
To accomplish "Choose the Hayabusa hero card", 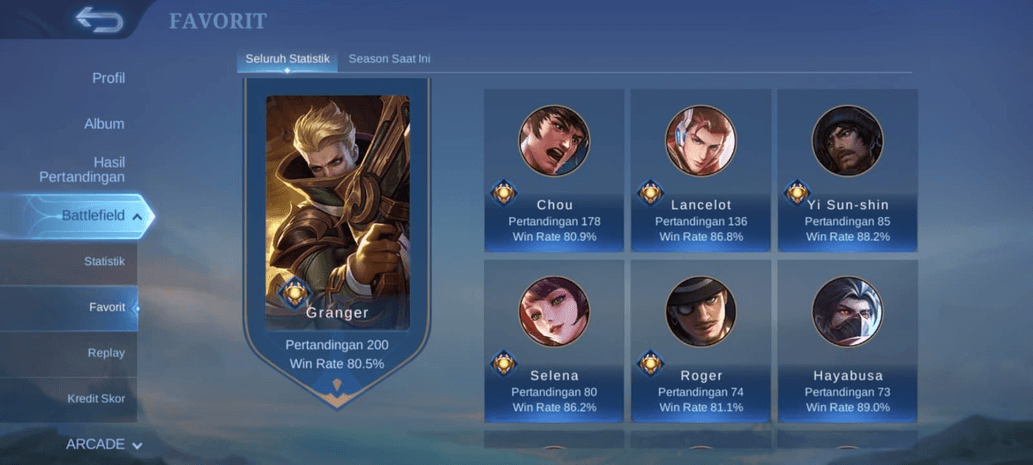I will (847, 341).
